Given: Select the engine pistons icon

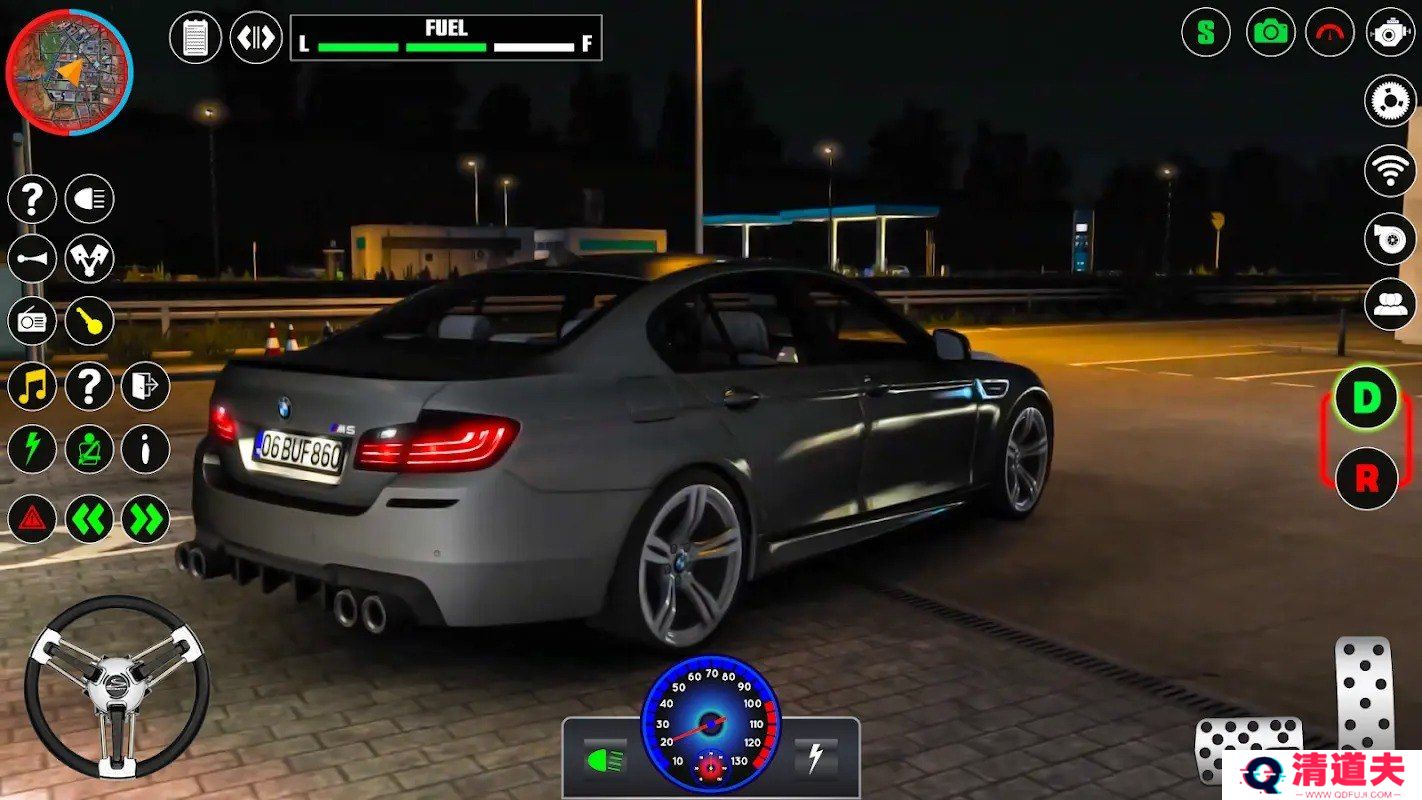Looking at the screenshot, I should (x=90, y=259).
